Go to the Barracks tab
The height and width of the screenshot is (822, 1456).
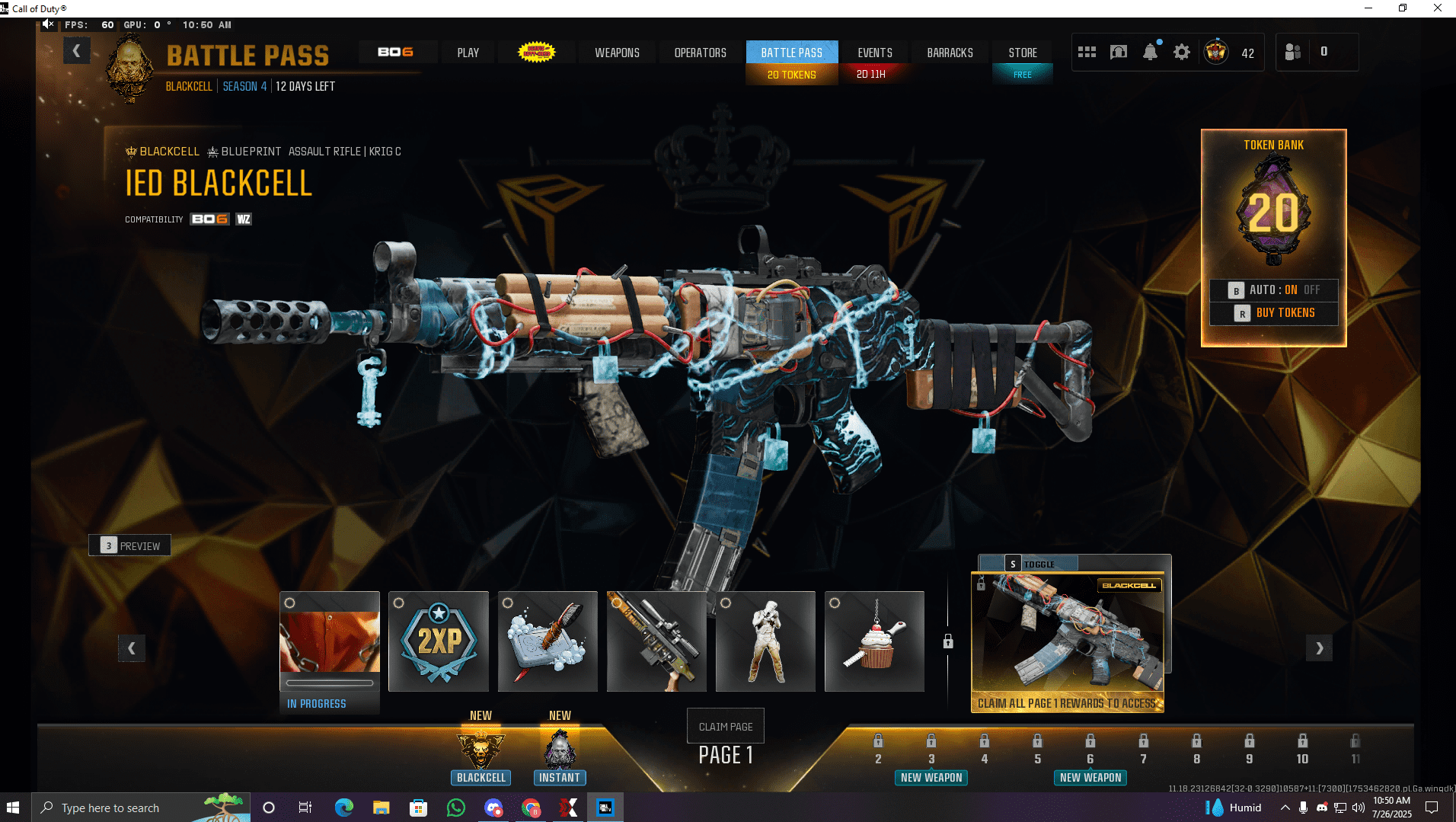tap(950, 53)
